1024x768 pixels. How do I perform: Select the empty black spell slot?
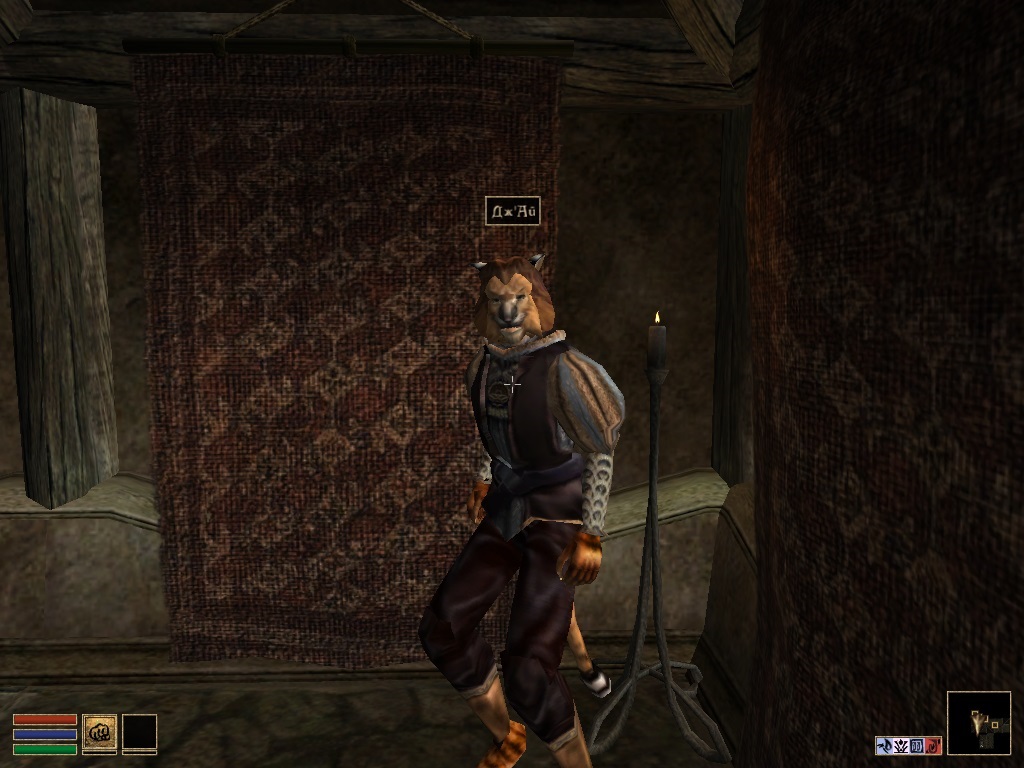click(139, 732)
